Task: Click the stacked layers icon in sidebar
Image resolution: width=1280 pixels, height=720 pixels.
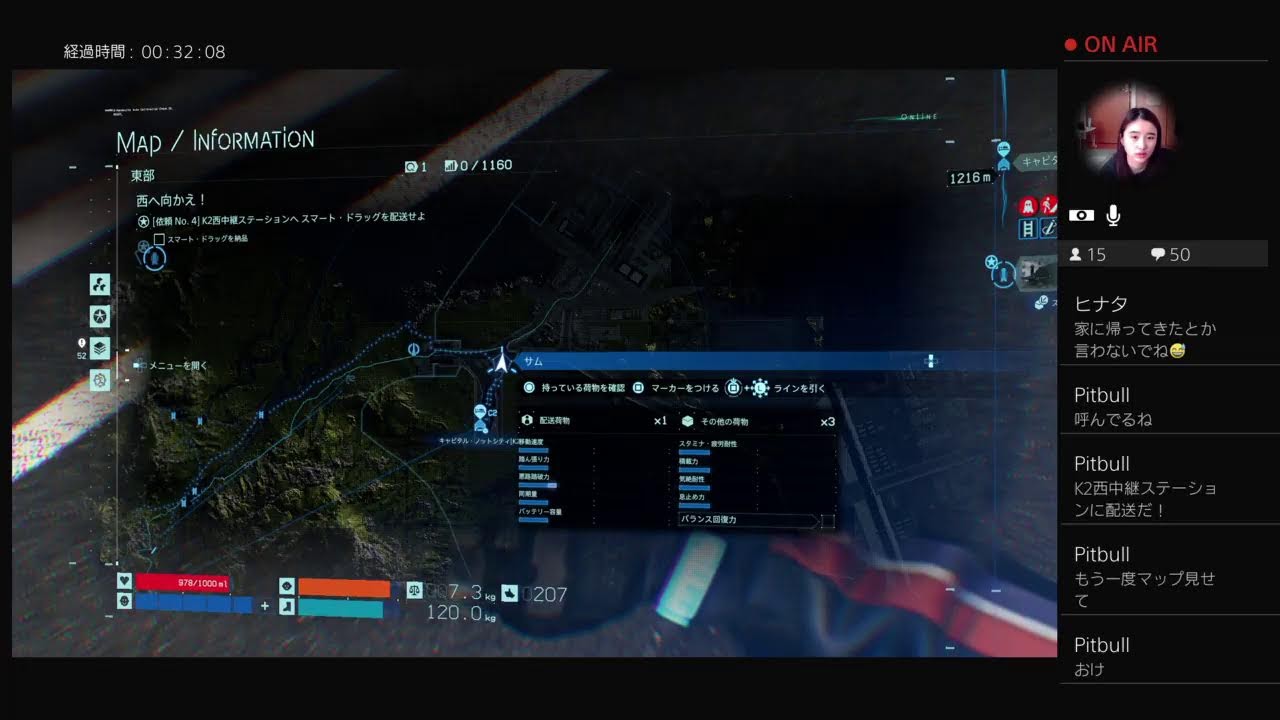Action: click(x=100, y=348)
